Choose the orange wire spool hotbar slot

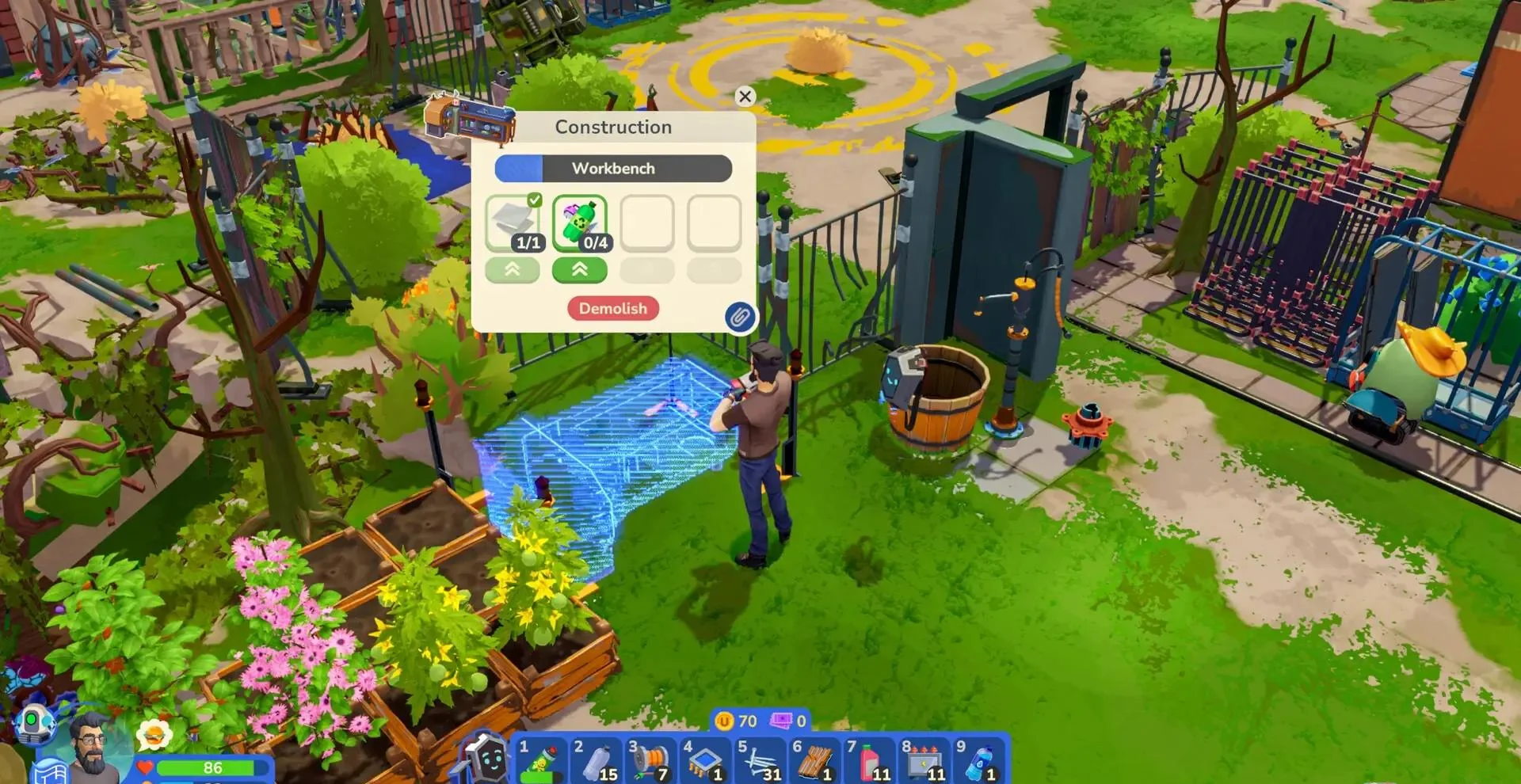click(650, 760)
